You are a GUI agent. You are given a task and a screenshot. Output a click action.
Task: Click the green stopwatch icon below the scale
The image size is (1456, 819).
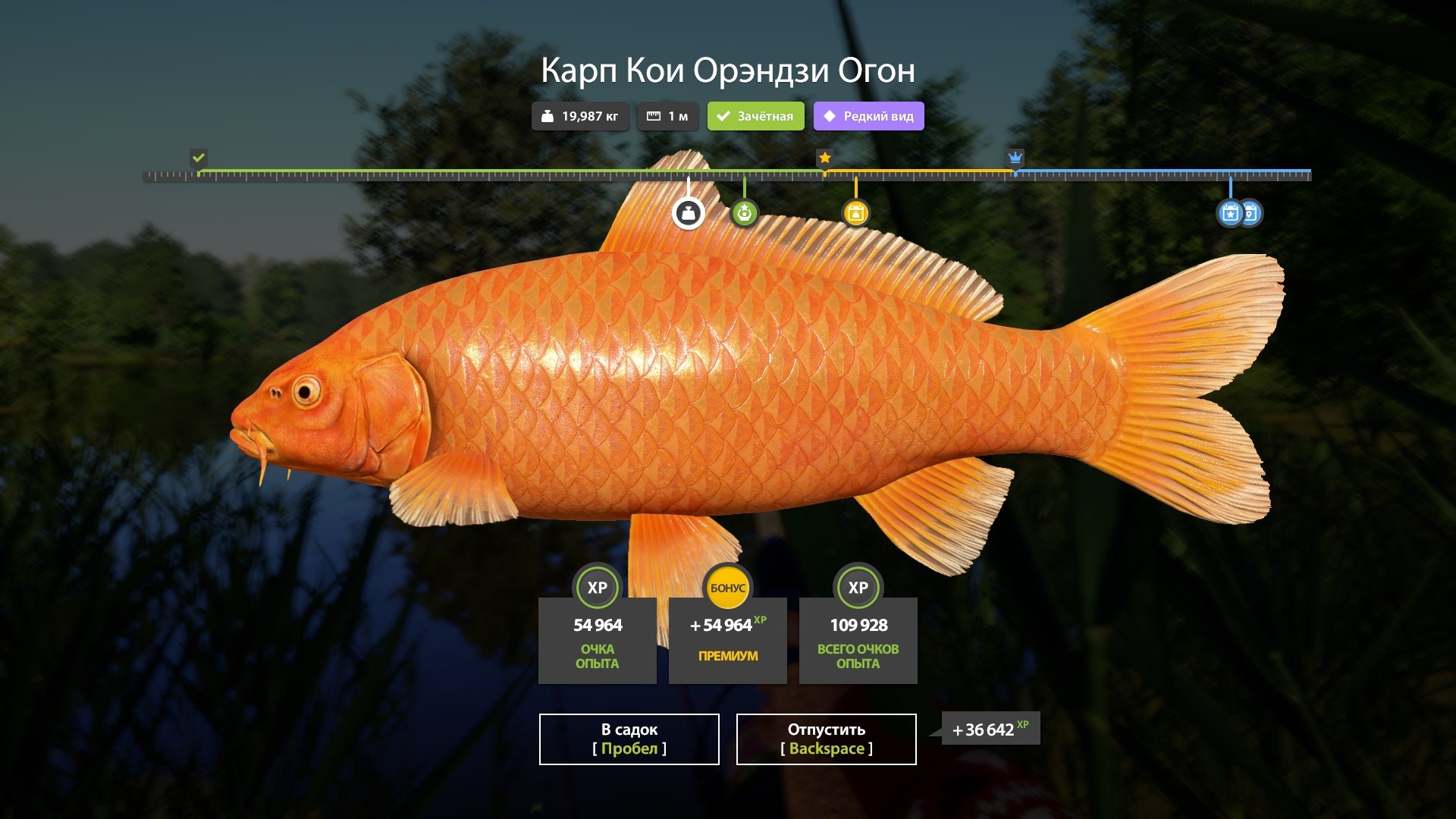coord(745,213)
